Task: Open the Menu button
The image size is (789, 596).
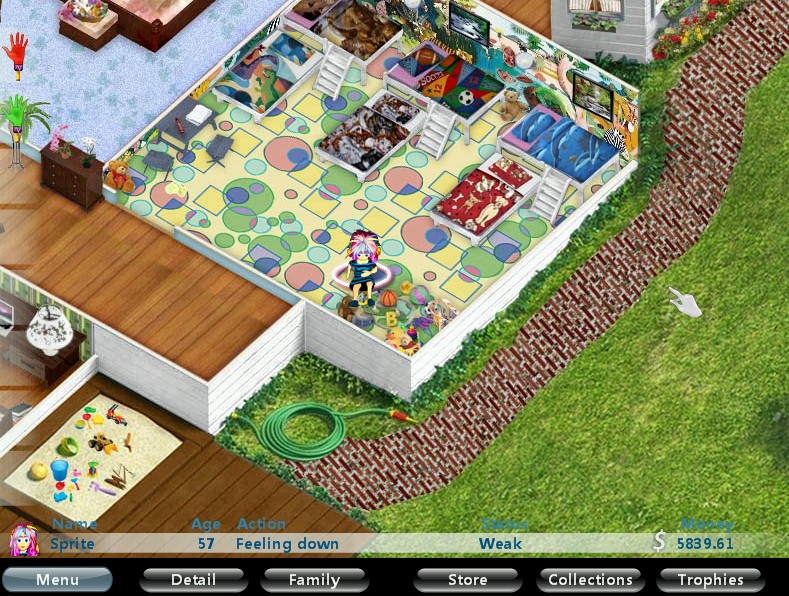Action: pos(57,580)
